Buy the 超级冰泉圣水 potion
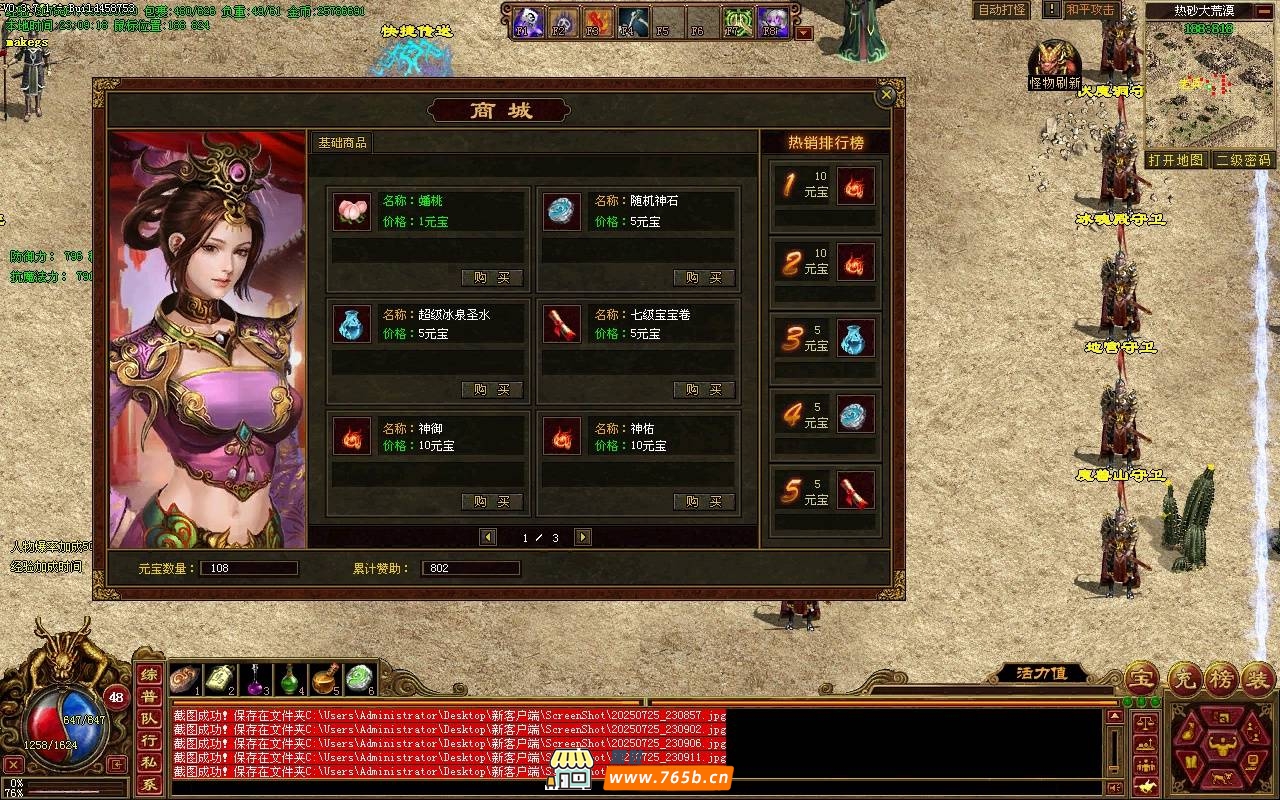This screenshot has width=1280, height=800. pos(492,390)
